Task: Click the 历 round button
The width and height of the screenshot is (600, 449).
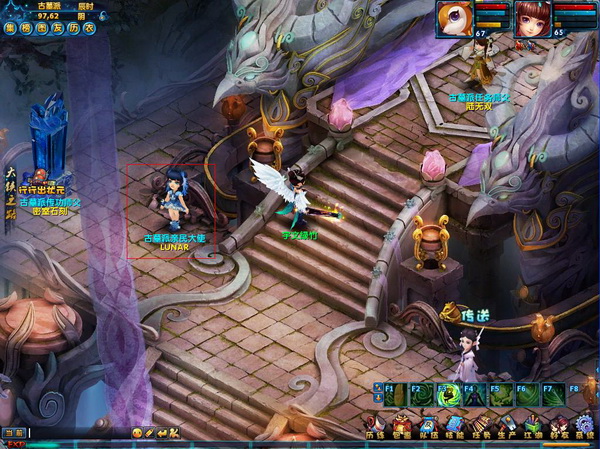Action: pos(73,29)
